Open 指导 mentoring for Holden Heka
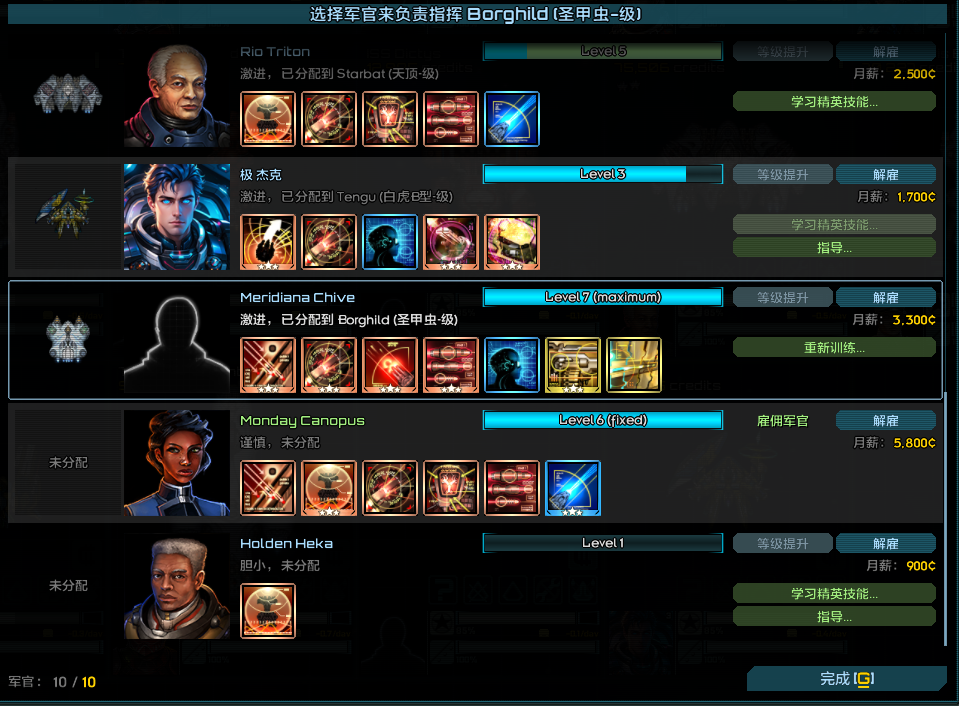Viewport: 959px width, 706px height. (834, 617)
